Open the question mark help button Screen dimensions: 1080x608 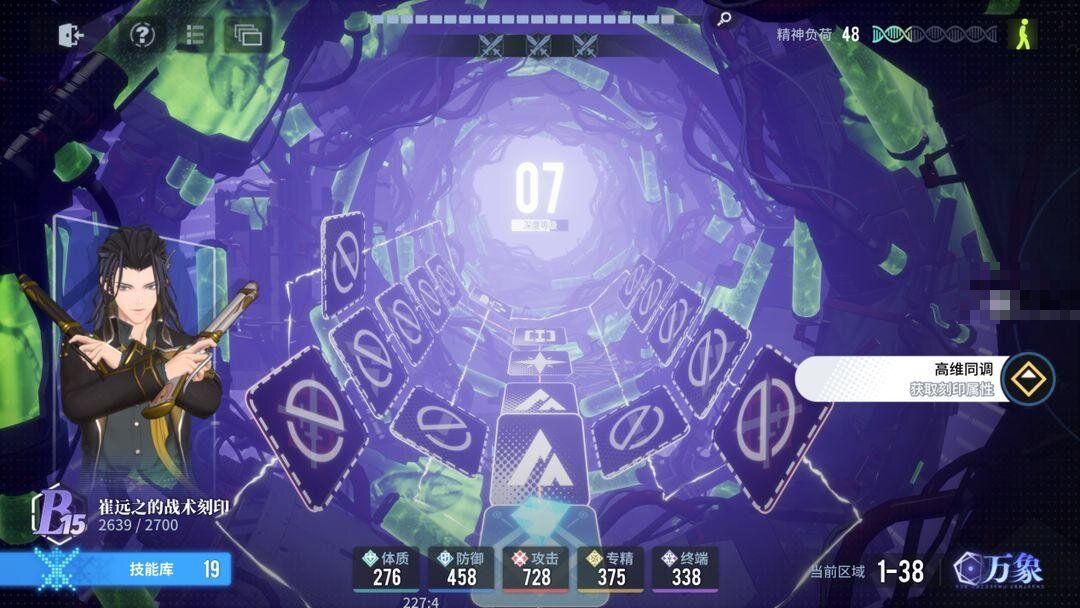143,35
